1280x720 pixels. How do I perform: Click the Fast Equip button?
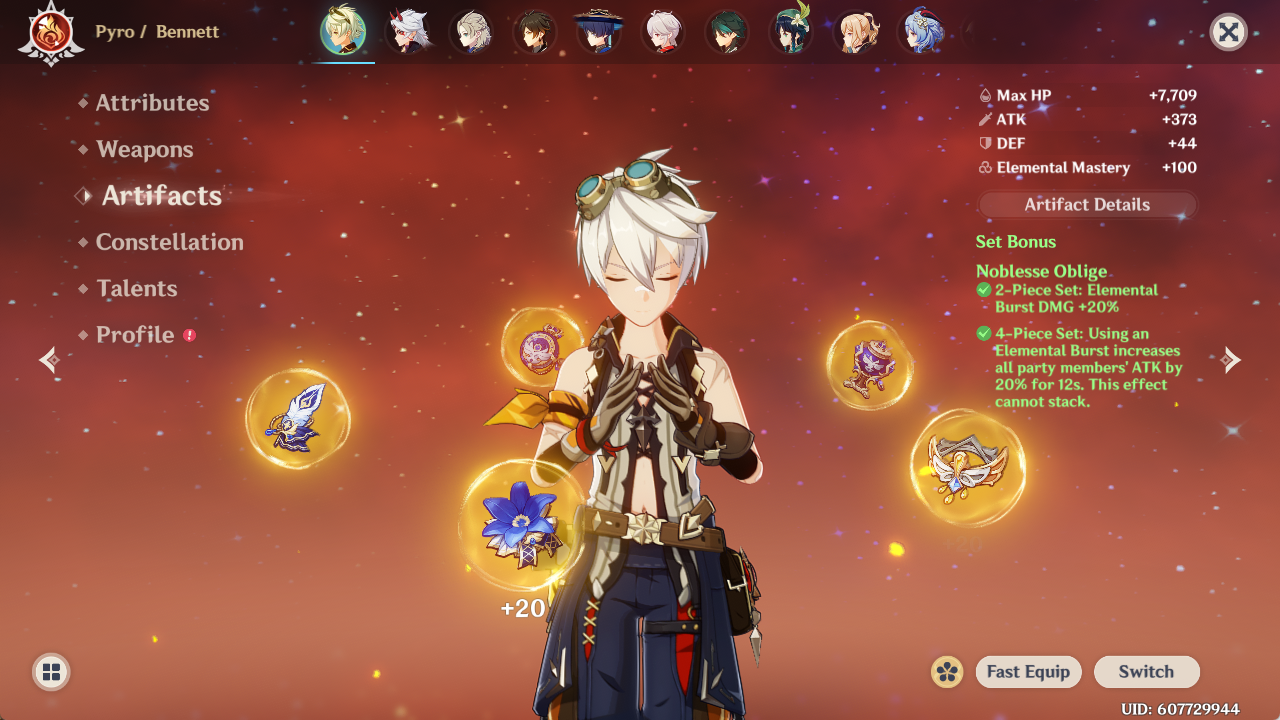coord(1028,672)
